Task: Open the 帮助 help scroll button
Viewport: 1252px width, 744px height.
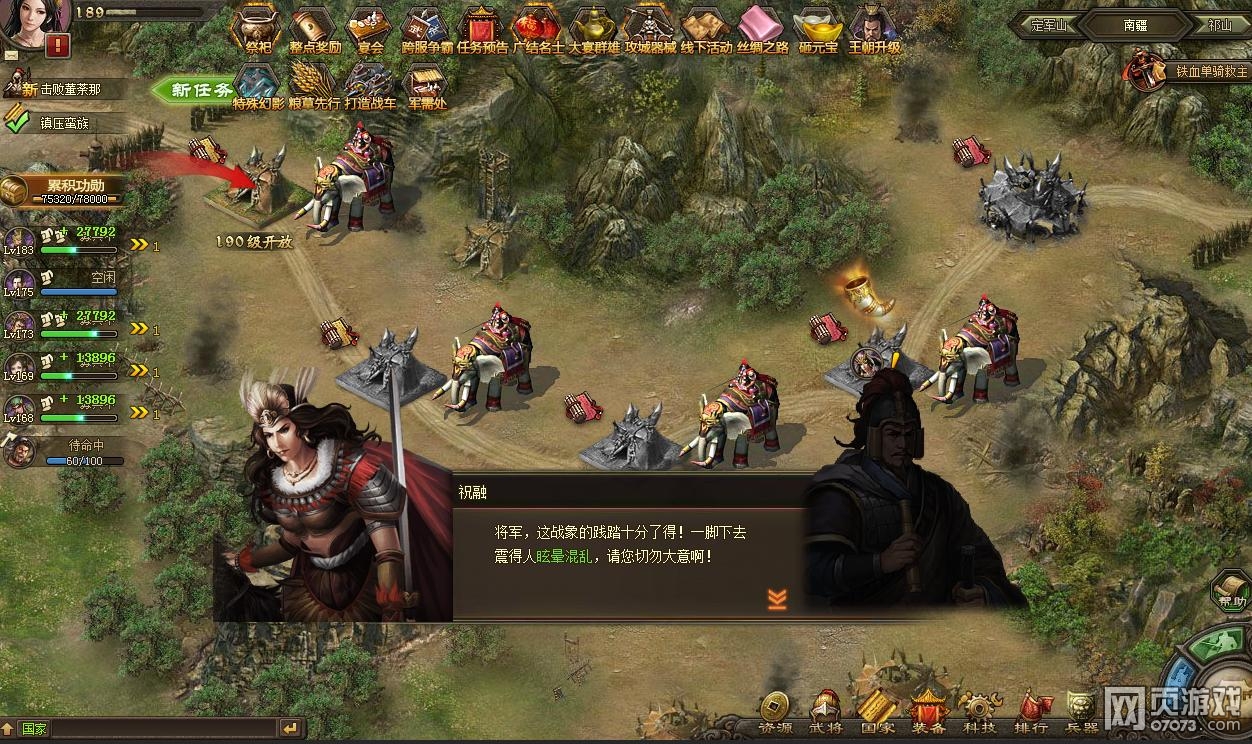Action: point(1231,590)
